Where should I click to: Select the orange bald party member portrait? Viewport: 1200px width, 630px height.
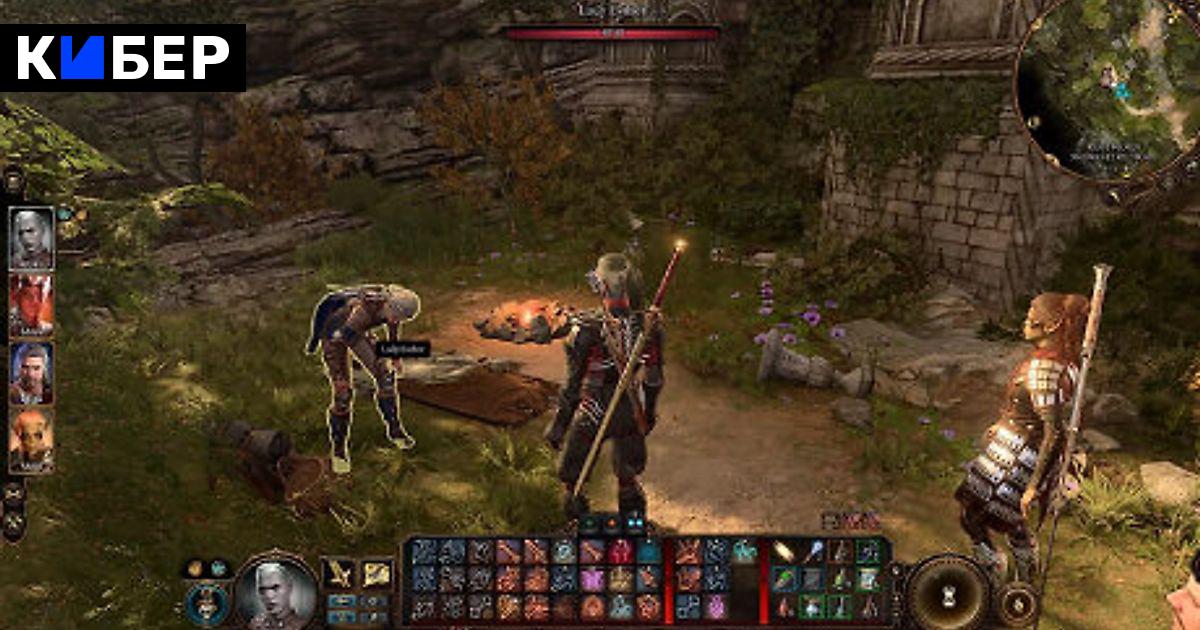point(31,440)
